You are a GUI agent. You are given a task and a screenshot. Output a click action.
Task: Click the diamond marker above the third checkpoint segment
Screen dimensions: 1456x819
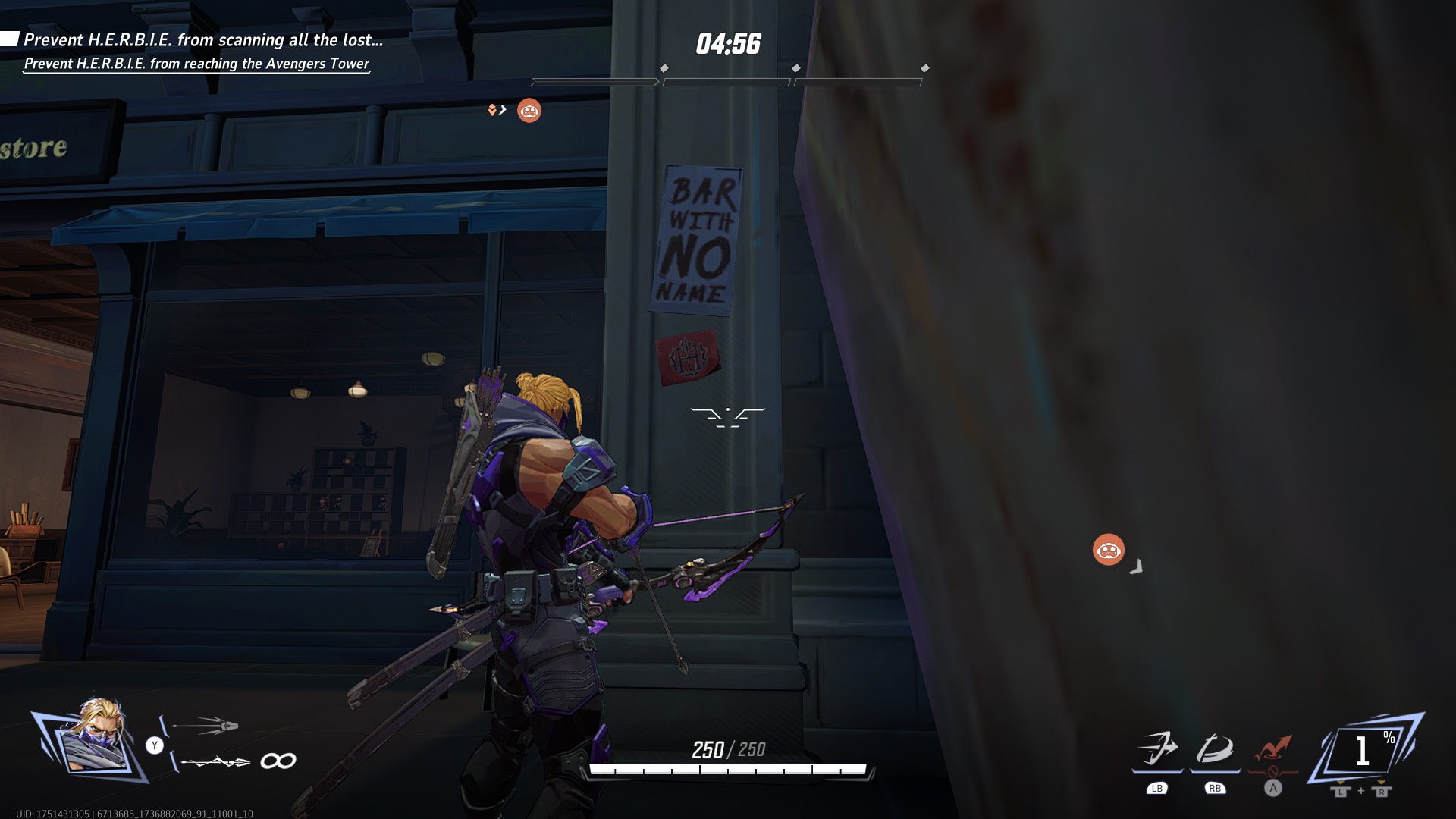pyautogui.click(x=924, y=67)
